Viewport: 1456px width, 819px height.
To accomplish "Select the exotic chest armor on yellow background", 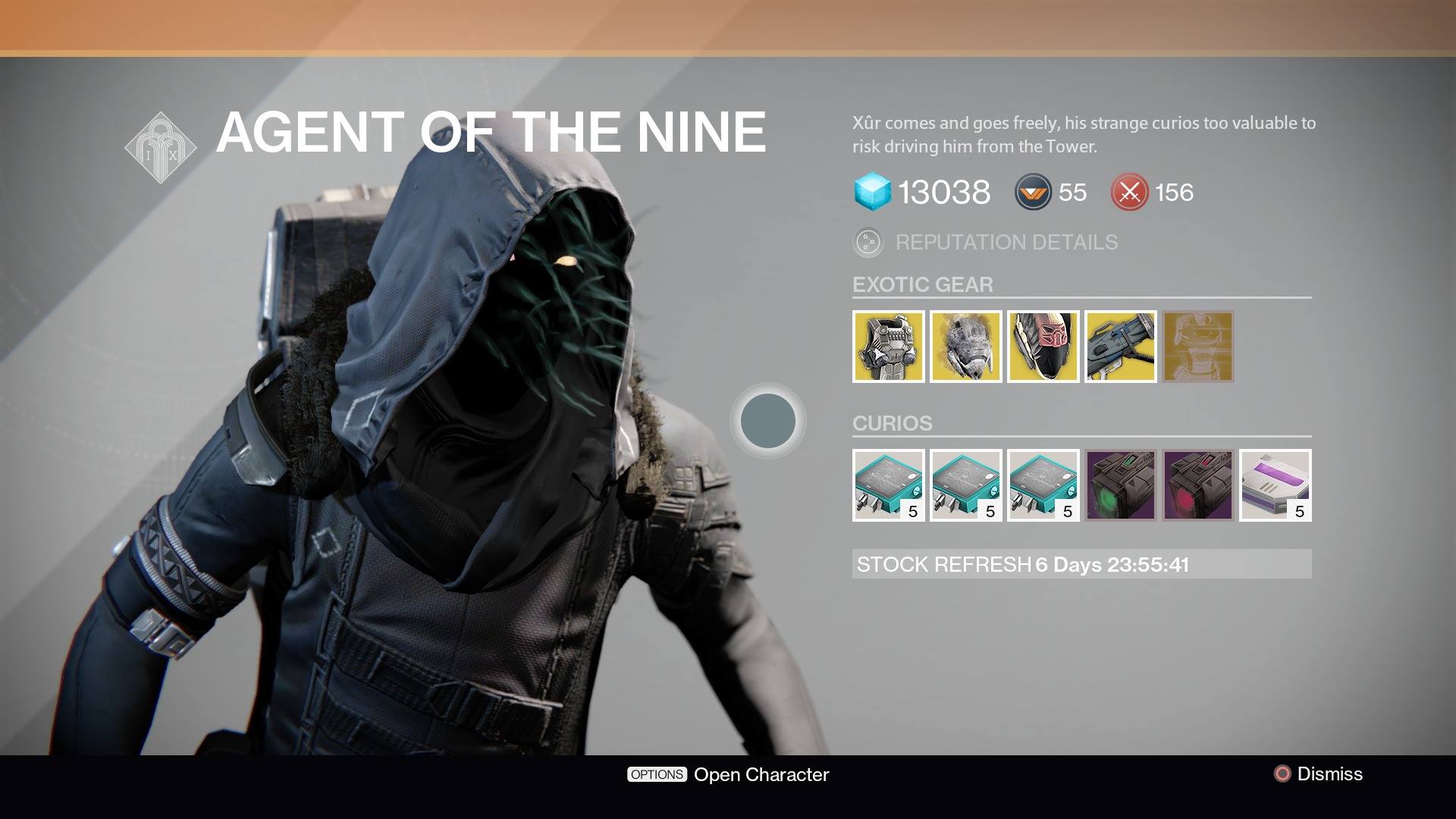I will pos(889,347).
